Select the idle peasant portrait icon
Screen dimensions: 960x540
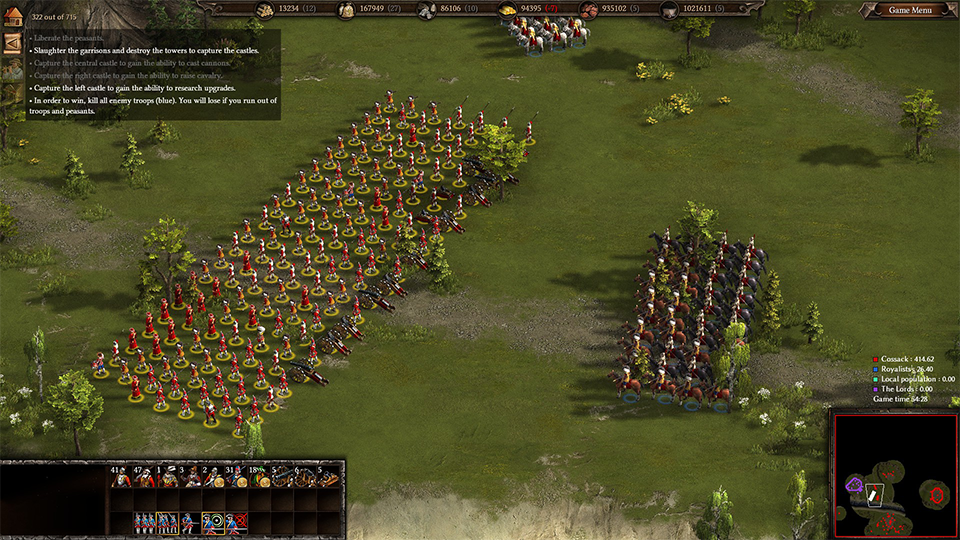click(12, 70)
